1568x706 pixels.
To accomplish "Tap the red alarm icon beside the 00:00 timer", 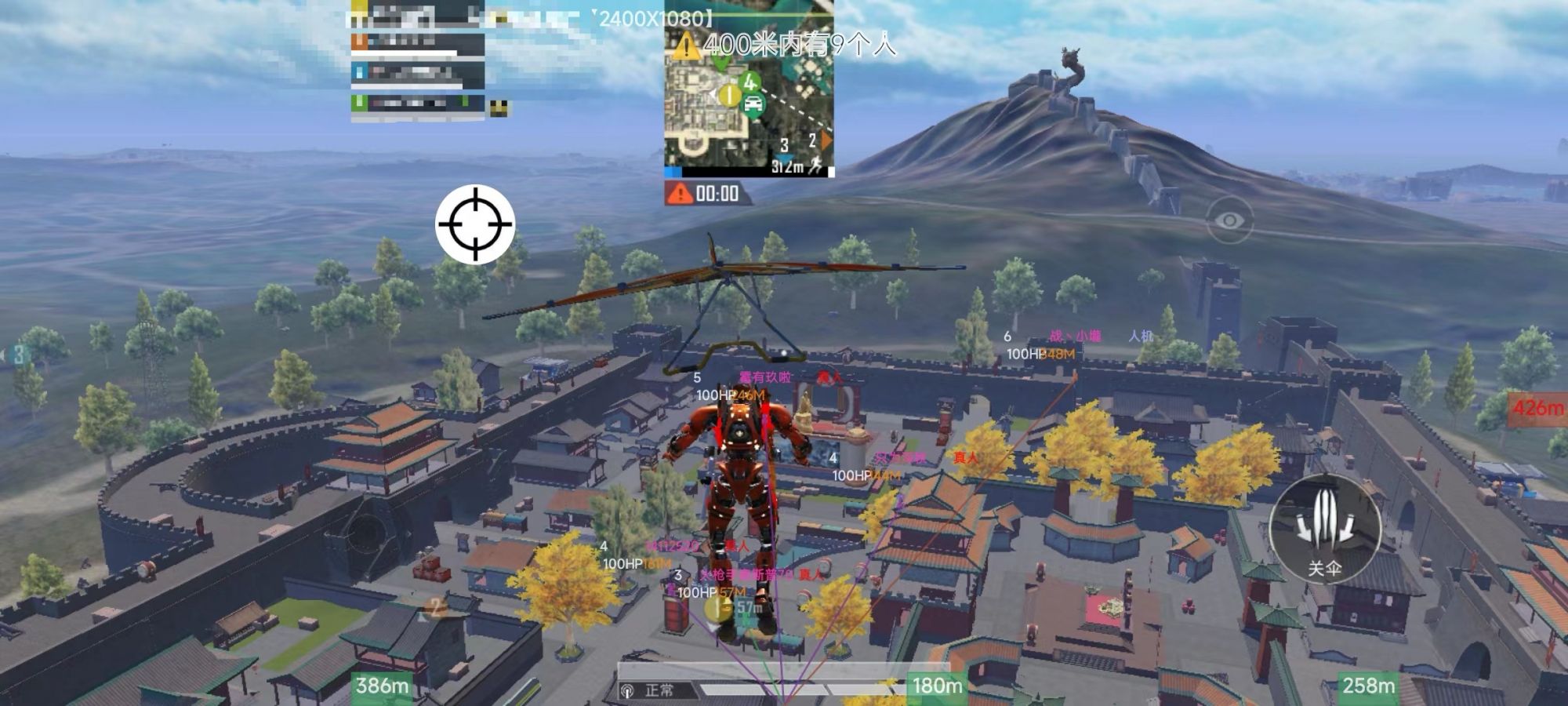I will pyautogui.click(x=680, y=194).
